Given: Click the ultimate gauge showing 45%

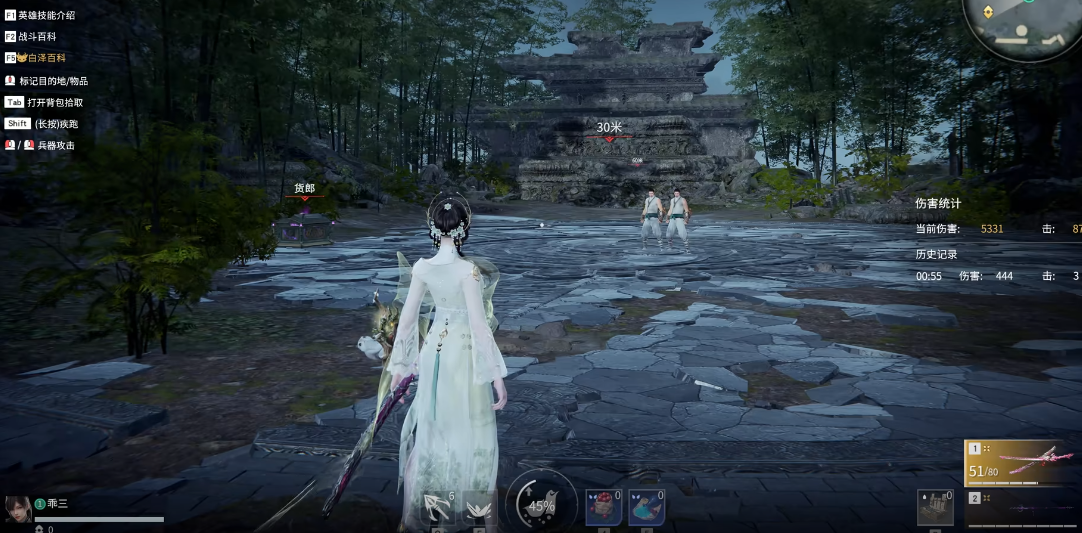Looking at the screenshot, I should coord(541,505).
